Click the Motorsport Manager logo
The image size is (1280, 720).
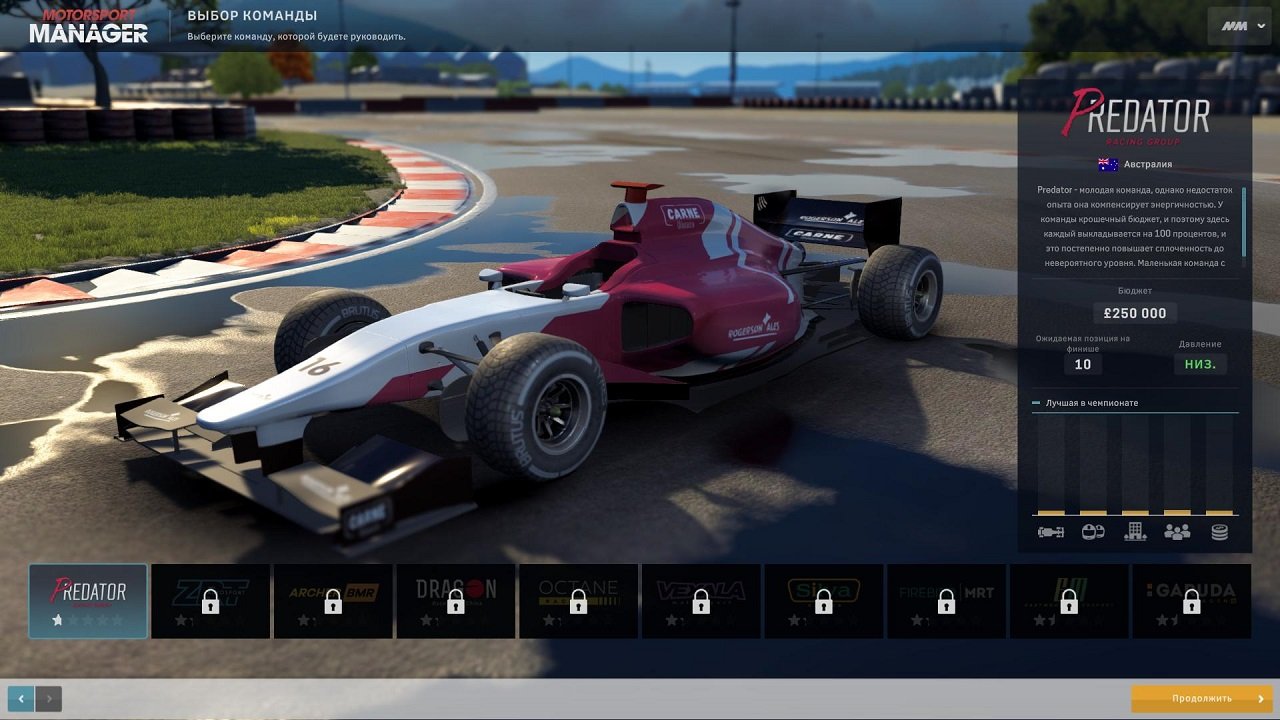coord(88,27)
